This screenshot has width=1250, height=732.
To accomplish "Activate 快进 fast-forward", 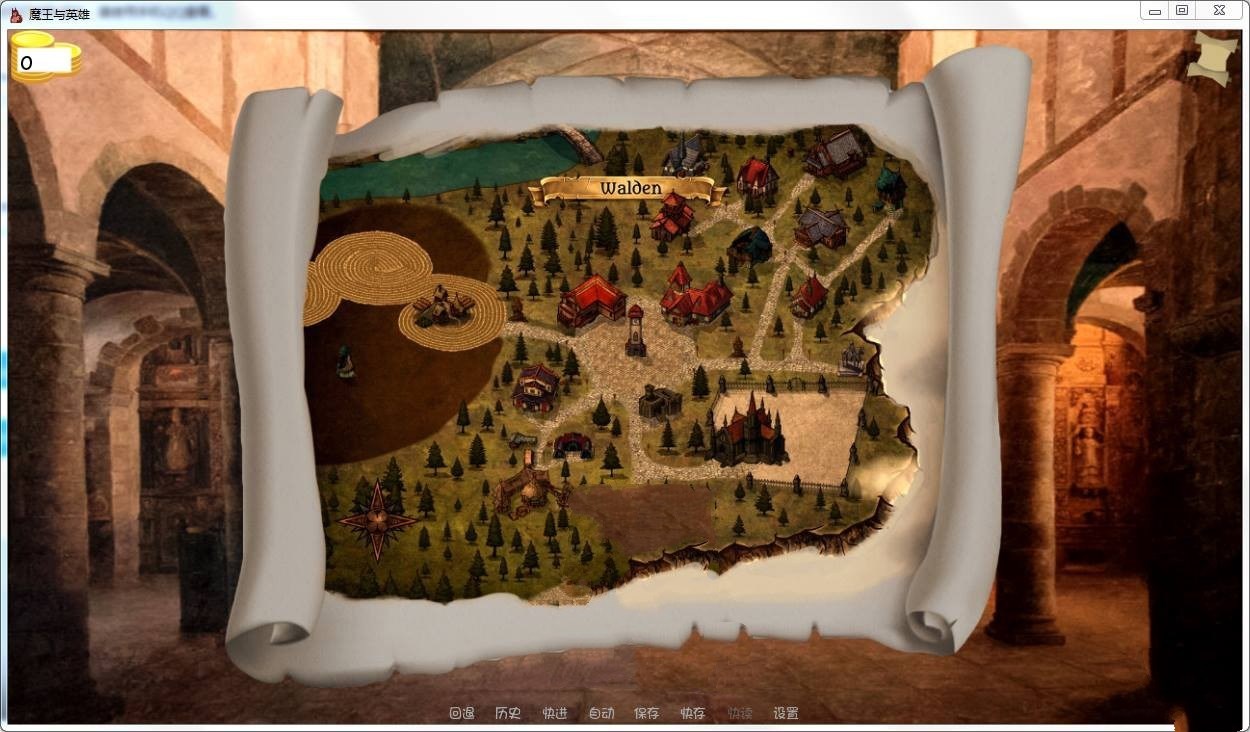I will coord(555,713).
